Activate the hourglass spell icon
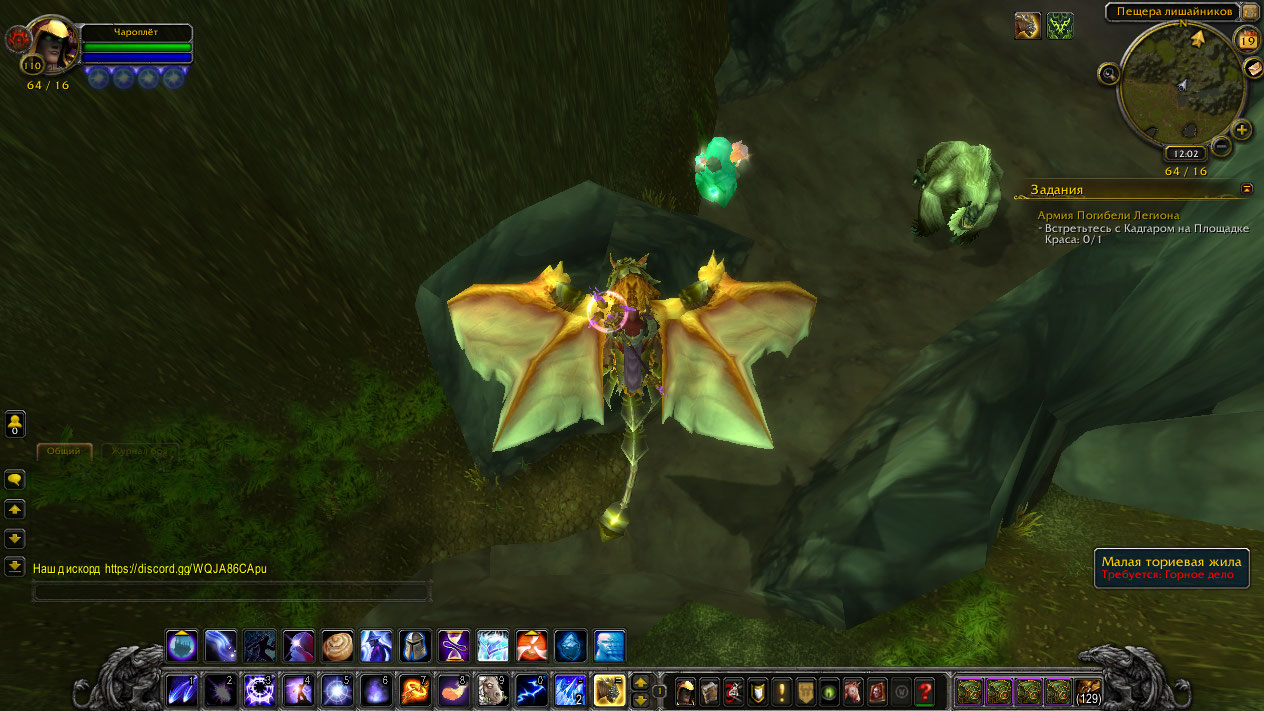 pos(453,645)
